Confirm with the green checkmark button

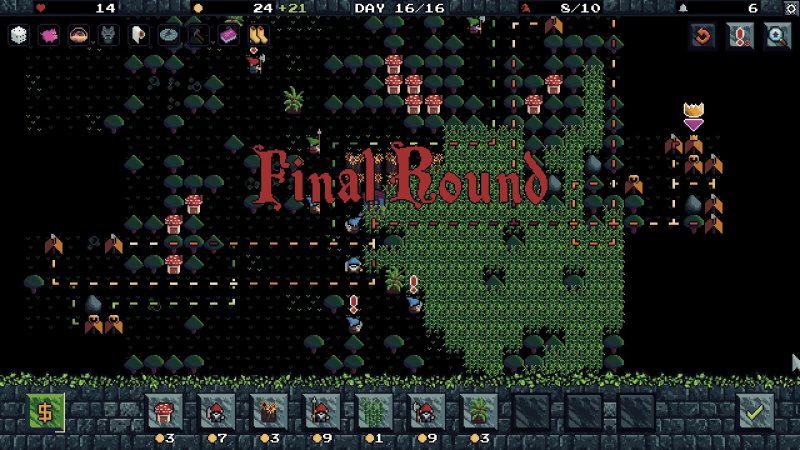click(755, 411)
